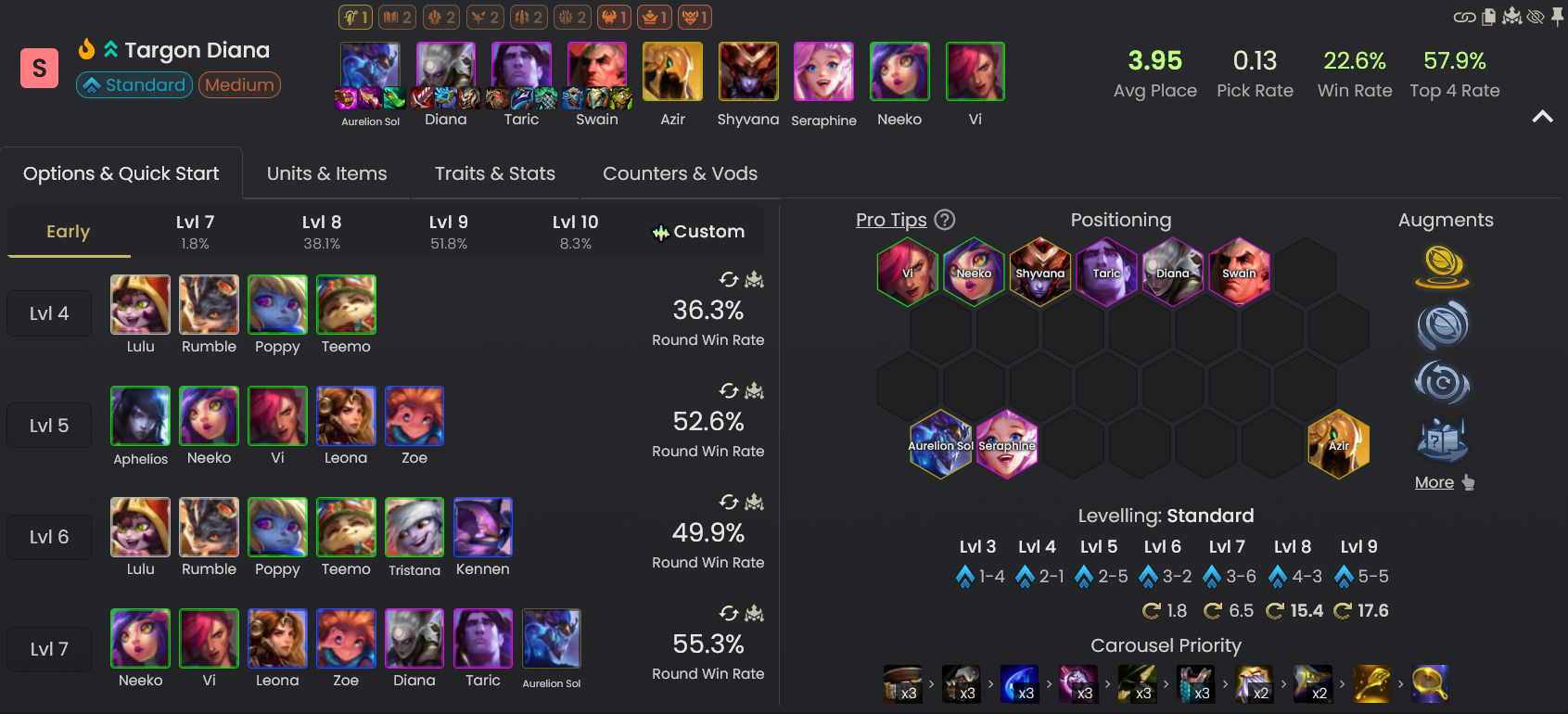Viewport: 1568px width, 714px height.
Task: Collapse the comp header with the chevron
Action: click(1542, 117)
